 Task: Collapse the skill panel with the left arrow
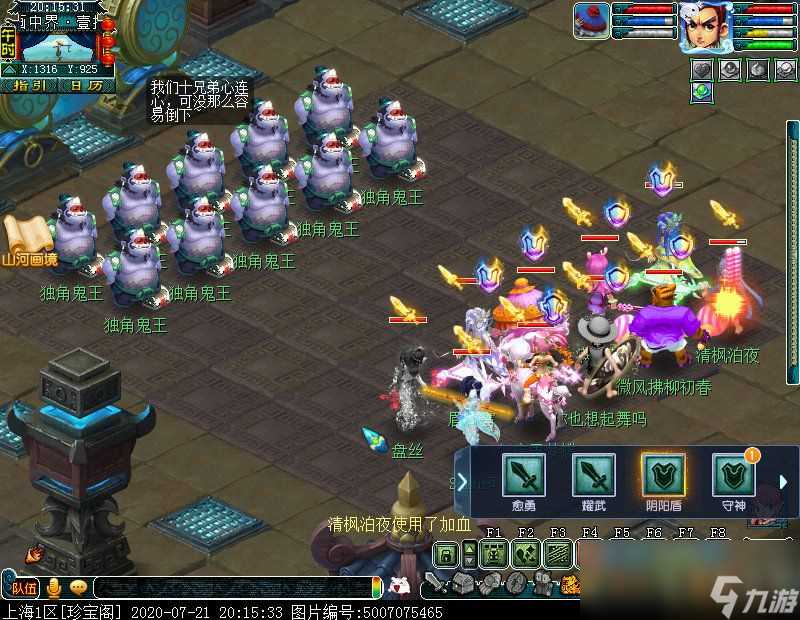click(x=462, y=483)
